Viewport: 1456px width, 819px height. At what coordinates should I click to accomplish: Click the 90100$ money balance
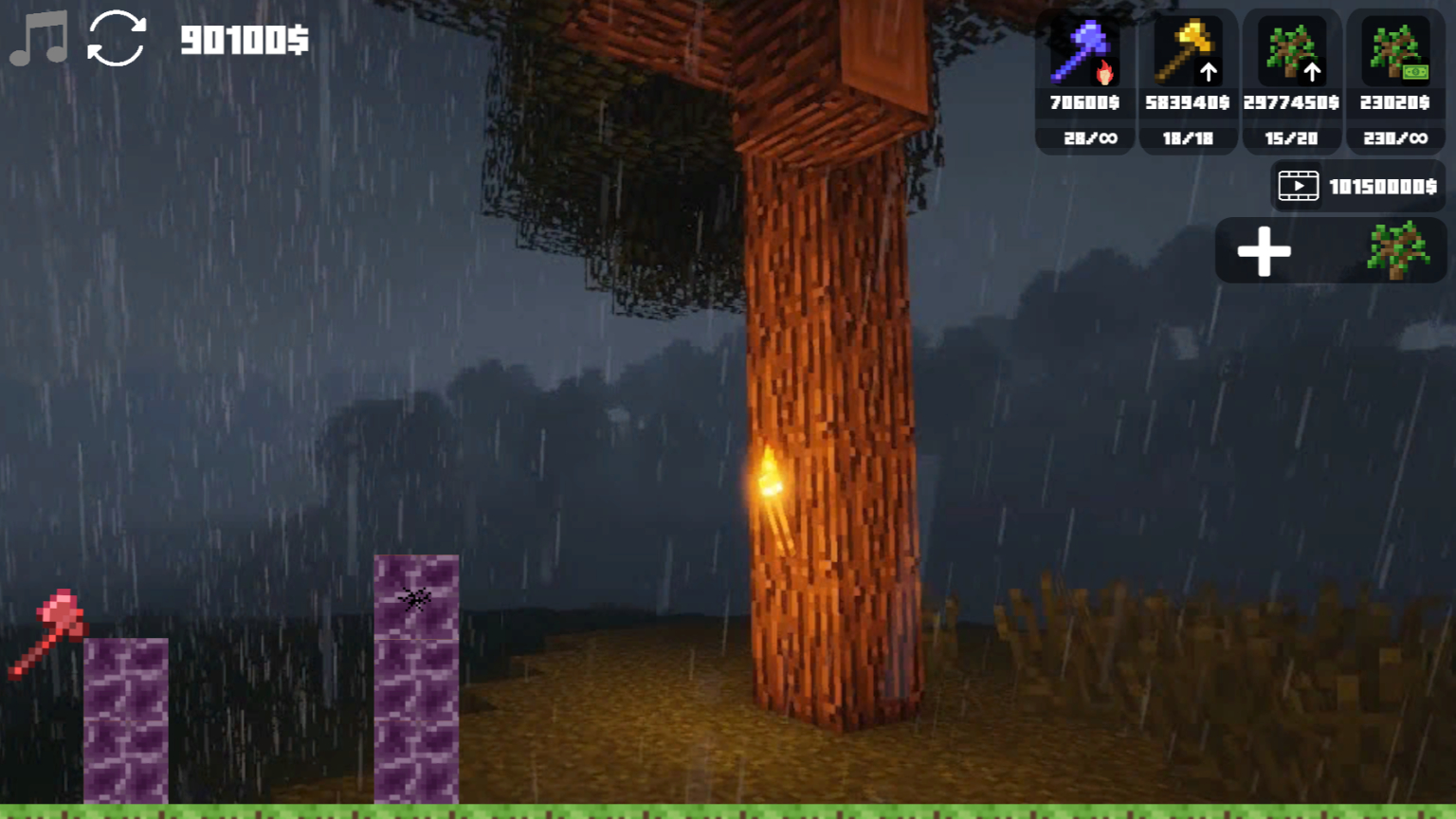243,42
